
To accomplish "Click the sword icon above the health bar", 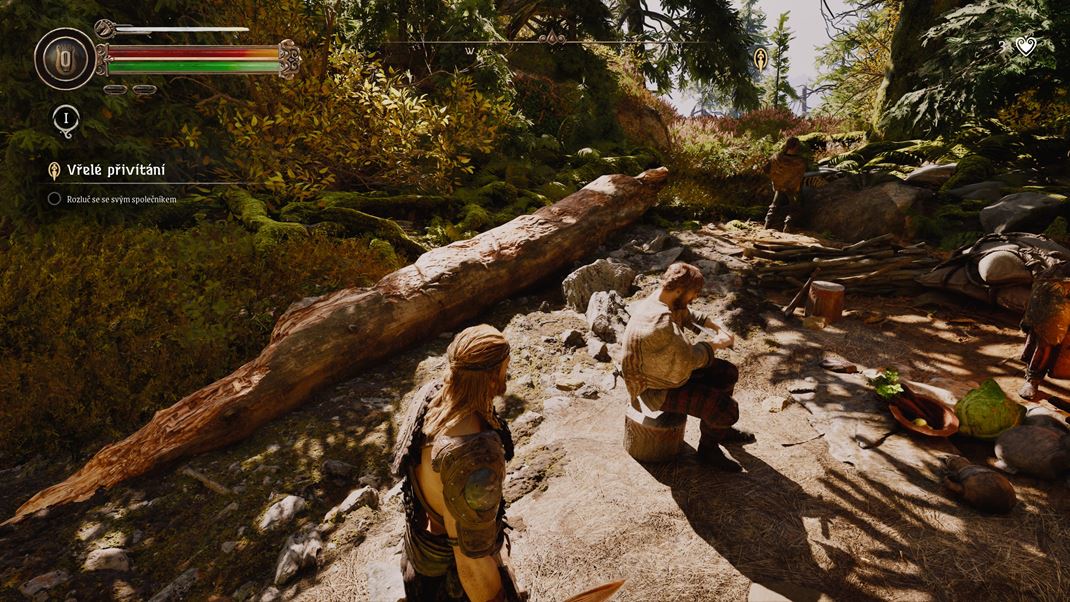I will pyautogui.click(x=108, y=29).
